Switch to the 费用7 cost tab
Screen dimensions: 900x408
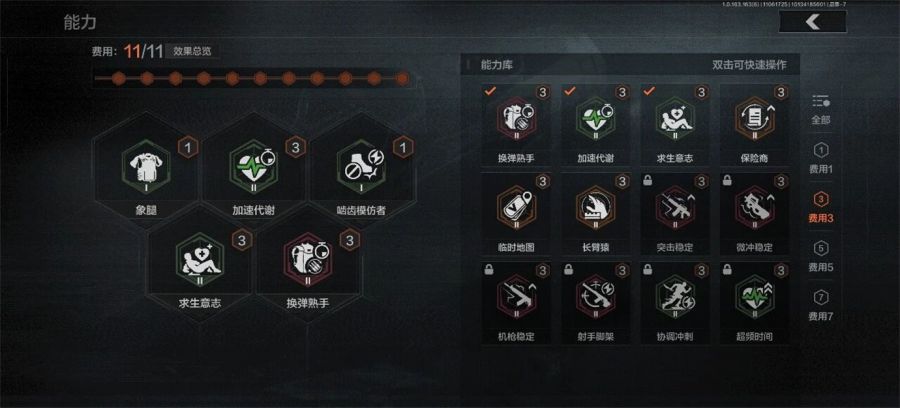[x=821, y=305]
